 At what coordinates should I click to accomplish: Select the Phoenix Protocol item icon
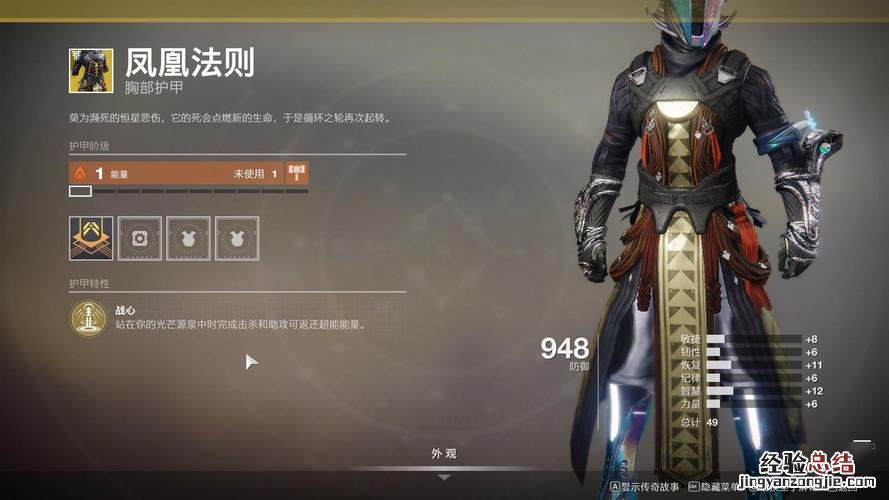tap(91, 70)
